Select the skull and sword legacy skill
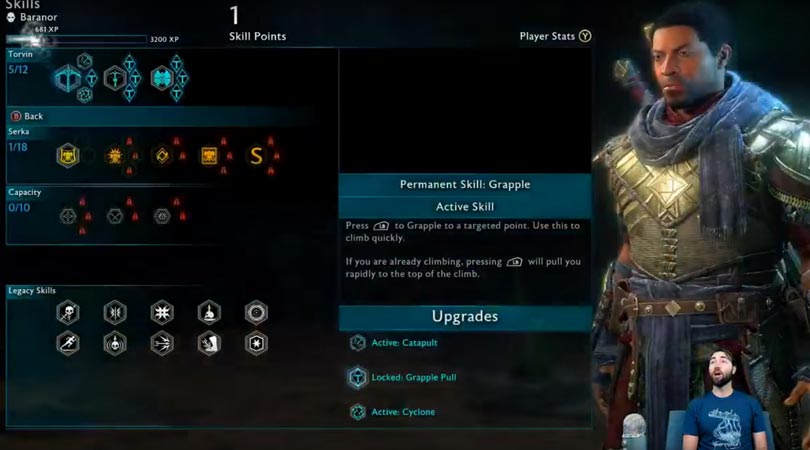Image resolution: width=810 pixels, height=450 pixels. pos(68,312)
